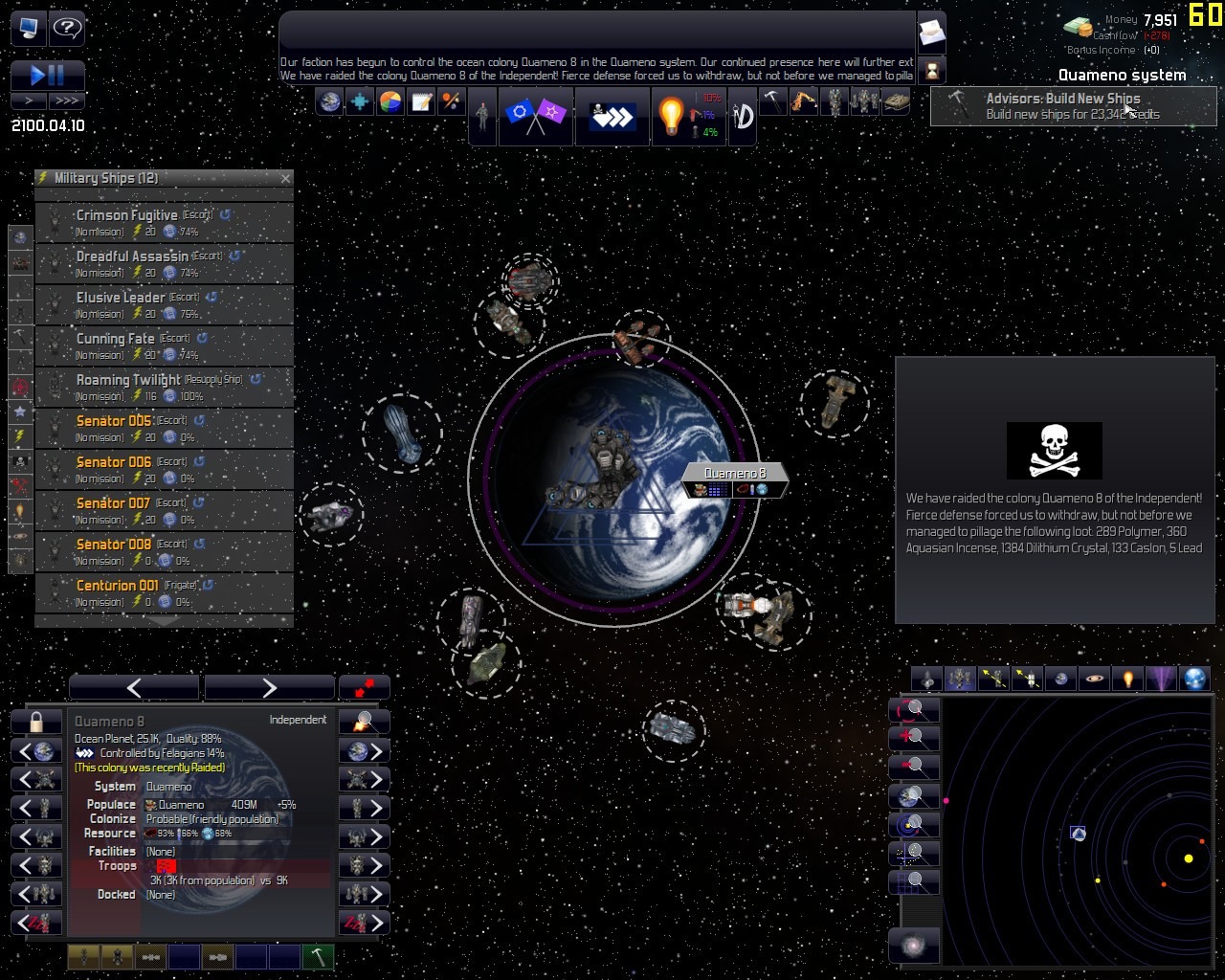
Task: Select Crimson Fugitive in the ship list
Action: pyautogui.click(x=164, y=223)
